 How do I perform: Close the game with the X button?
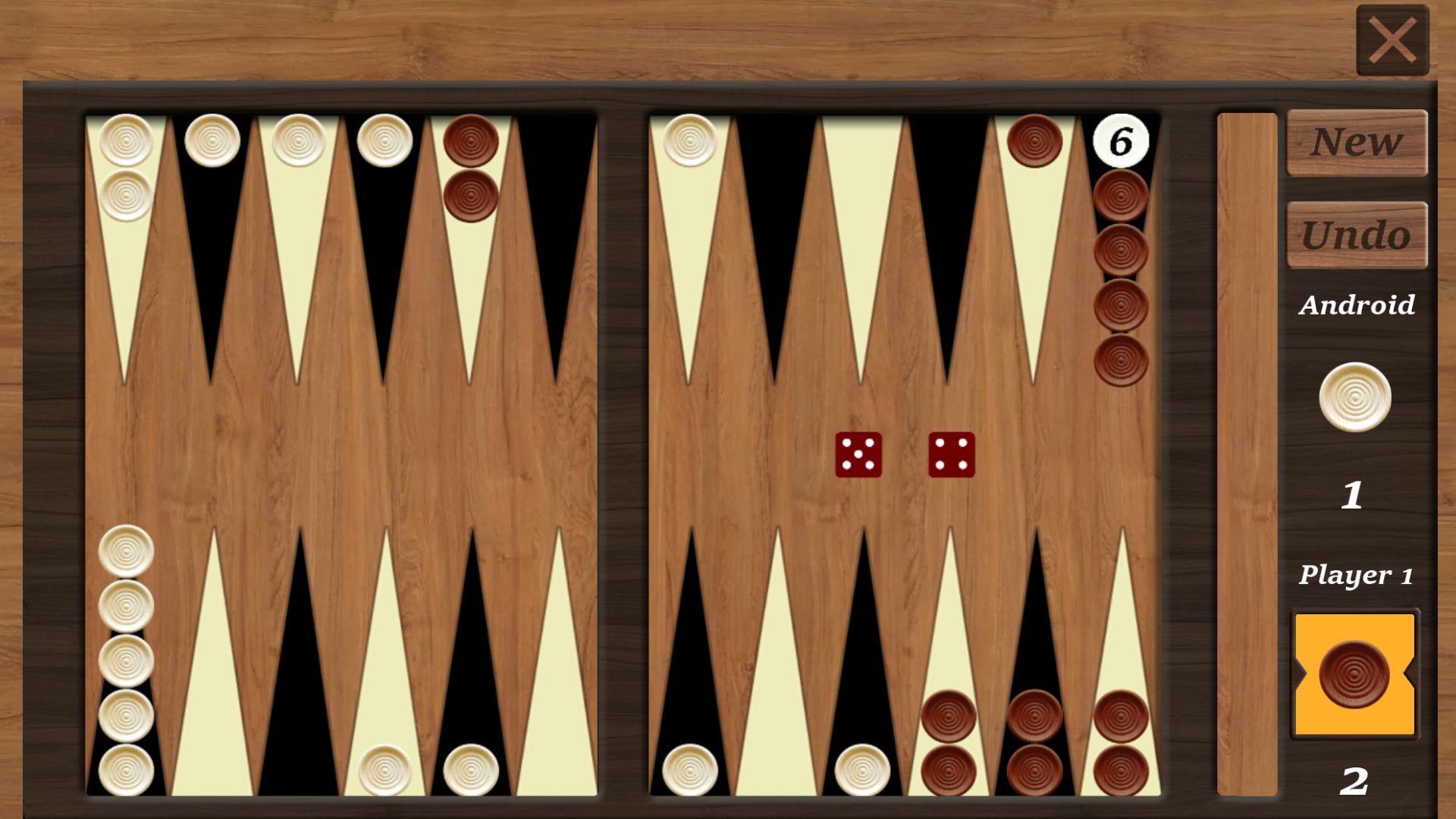coord(1392,39)
